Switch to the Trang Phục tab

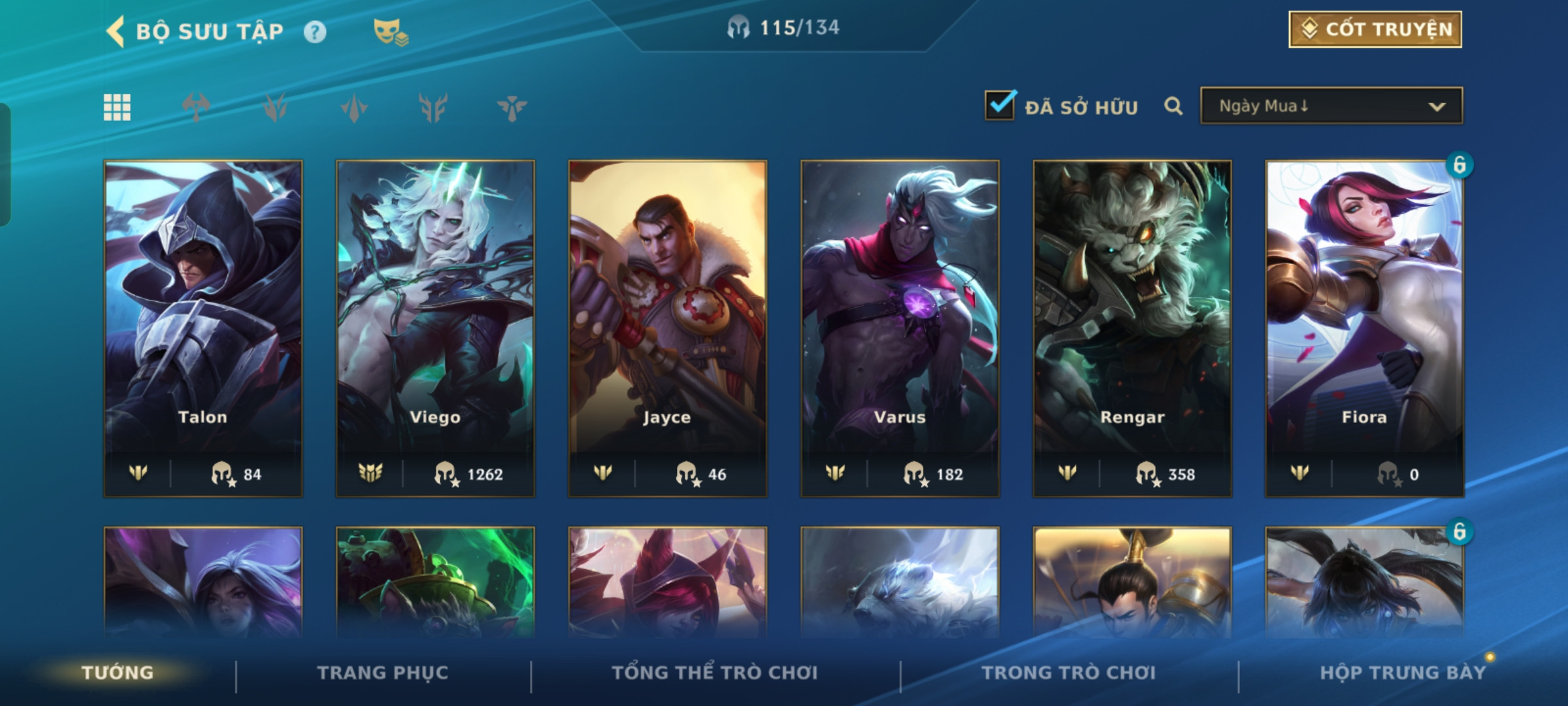pyautogui.click(x=383, y=673)
